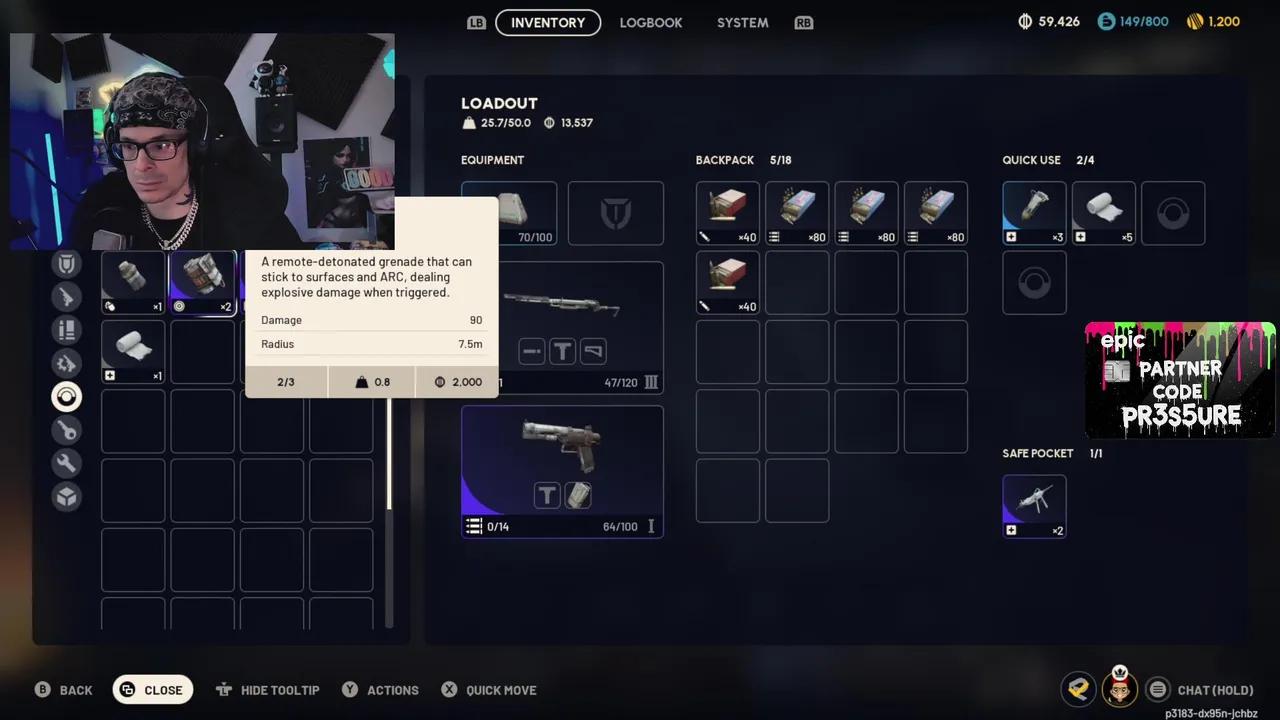The height and width of the screenshot is (720, 1280).
Task: Select the highlighted grenade category icon
Action: click(x=66, y=396)
